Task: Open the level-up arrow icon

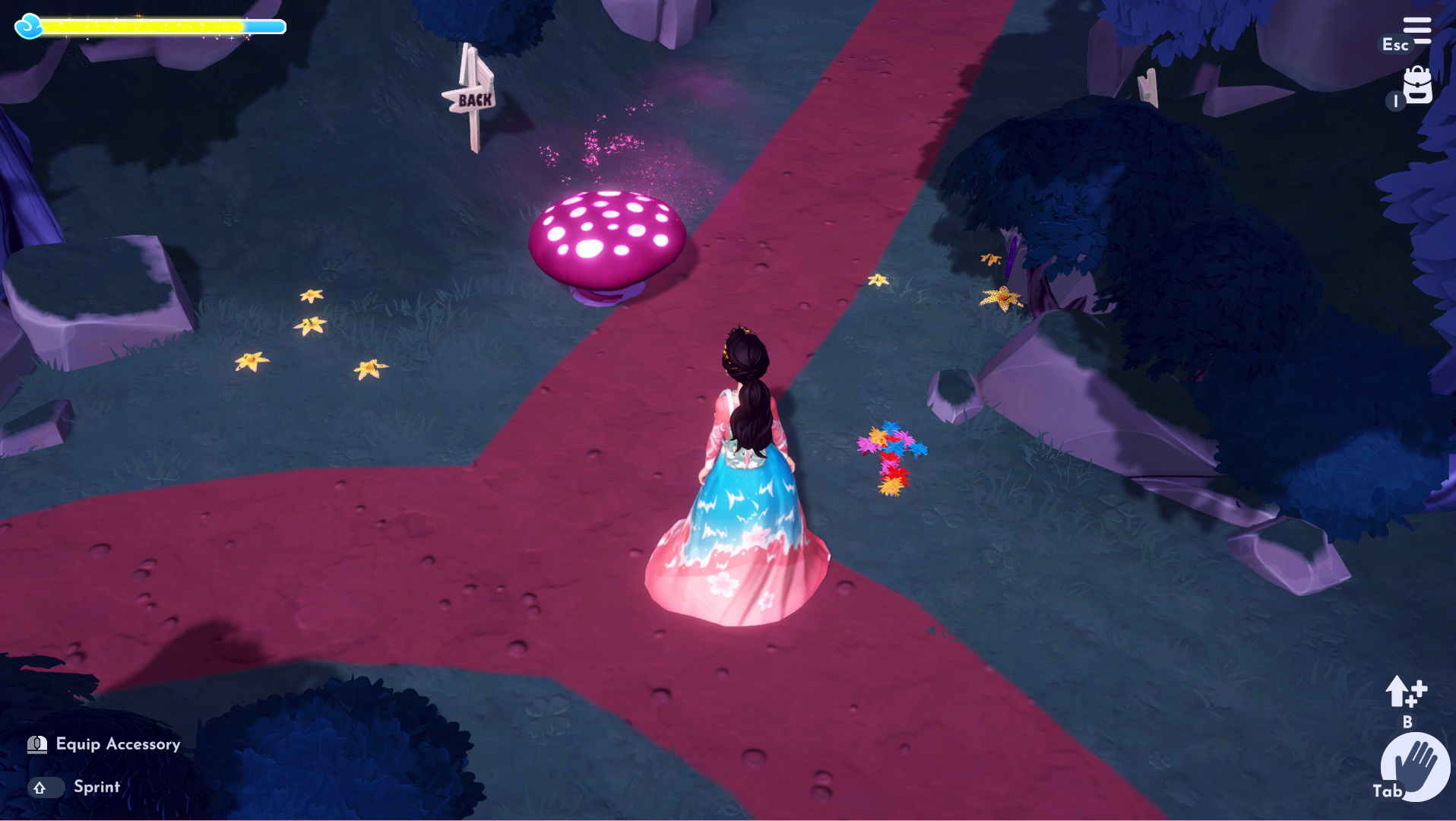Action: click(1405, 692)
